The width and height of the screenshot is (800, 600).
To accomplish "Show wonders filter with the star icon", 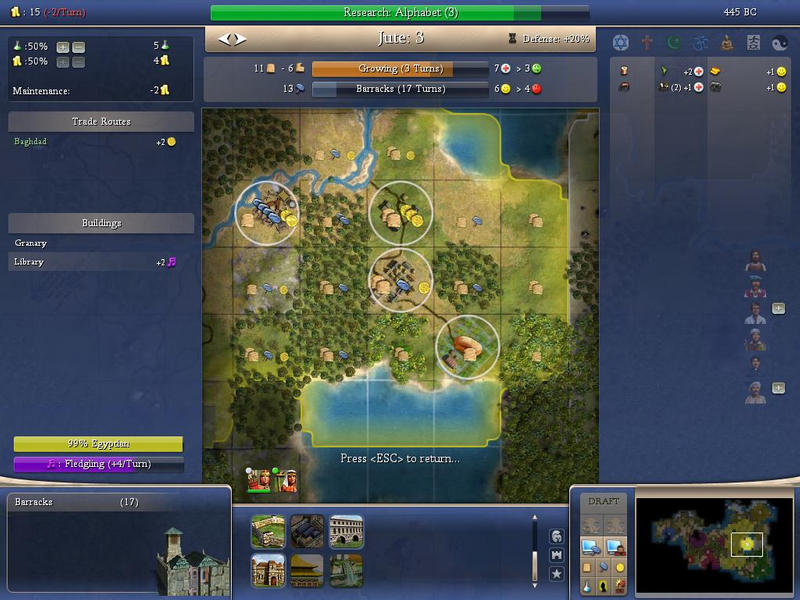I will 557,574.
